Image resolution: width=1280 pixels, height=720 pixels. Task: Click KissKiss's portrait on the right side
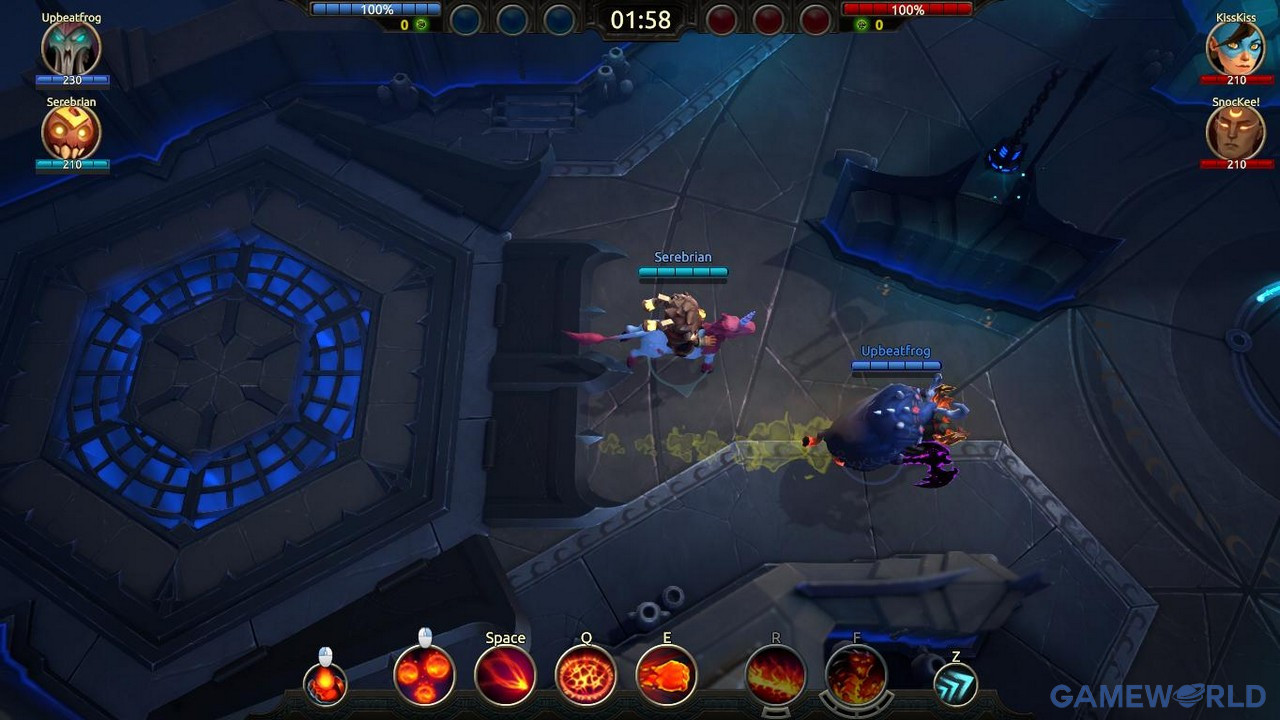tap(1235, 48)
